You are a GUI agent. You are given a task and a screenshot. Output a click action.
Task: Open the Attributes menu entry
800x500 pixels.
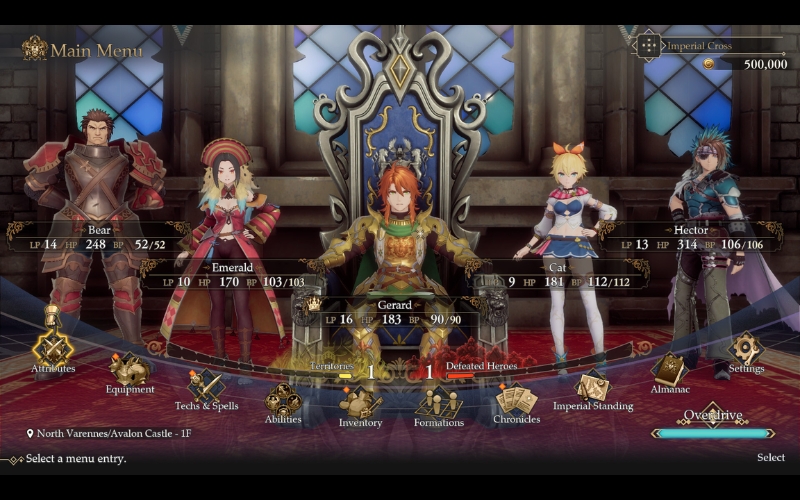[53, 348]
